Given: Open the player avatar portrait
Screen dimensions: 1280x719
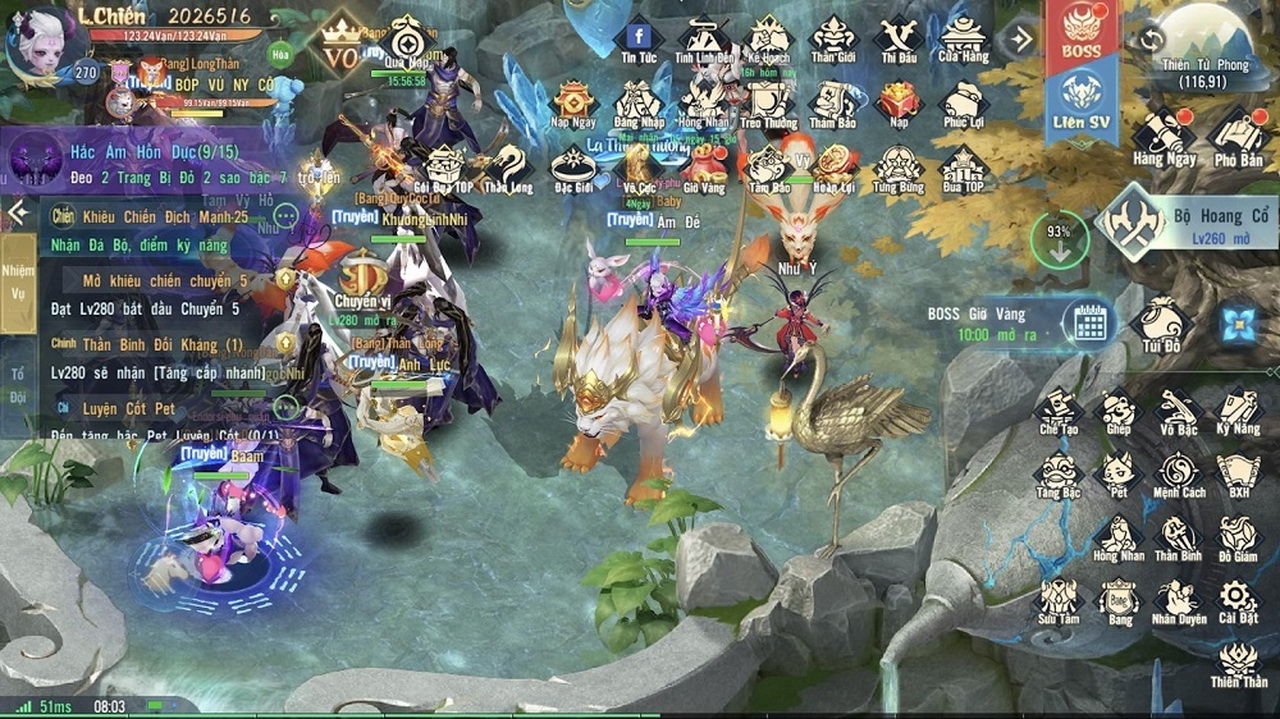Looking at the screenshot, I should point(38,40).
